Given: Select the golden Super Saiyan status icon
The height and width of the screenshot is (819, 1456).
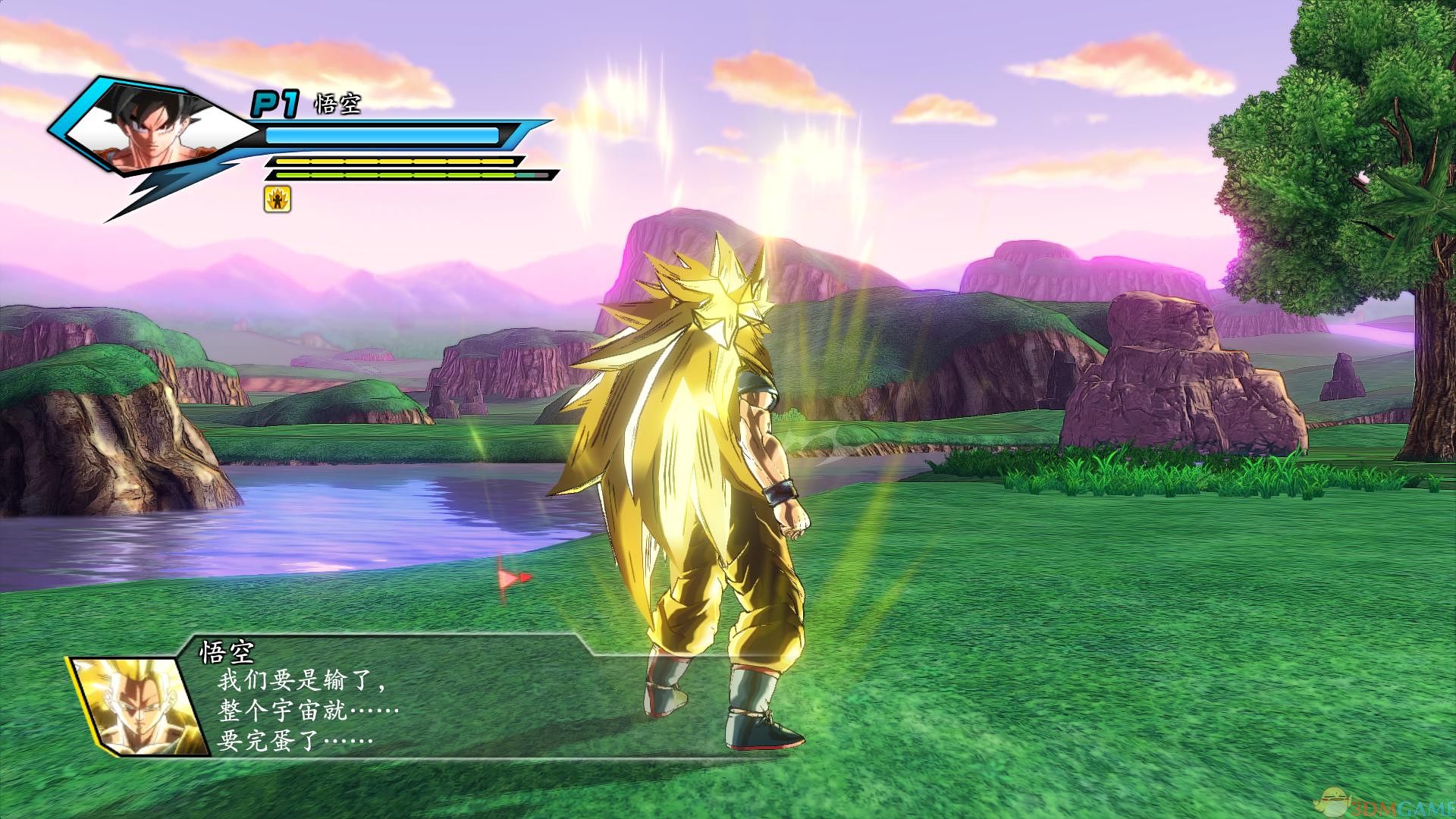Looking at the screenshot, I should (x=278, y=199).
